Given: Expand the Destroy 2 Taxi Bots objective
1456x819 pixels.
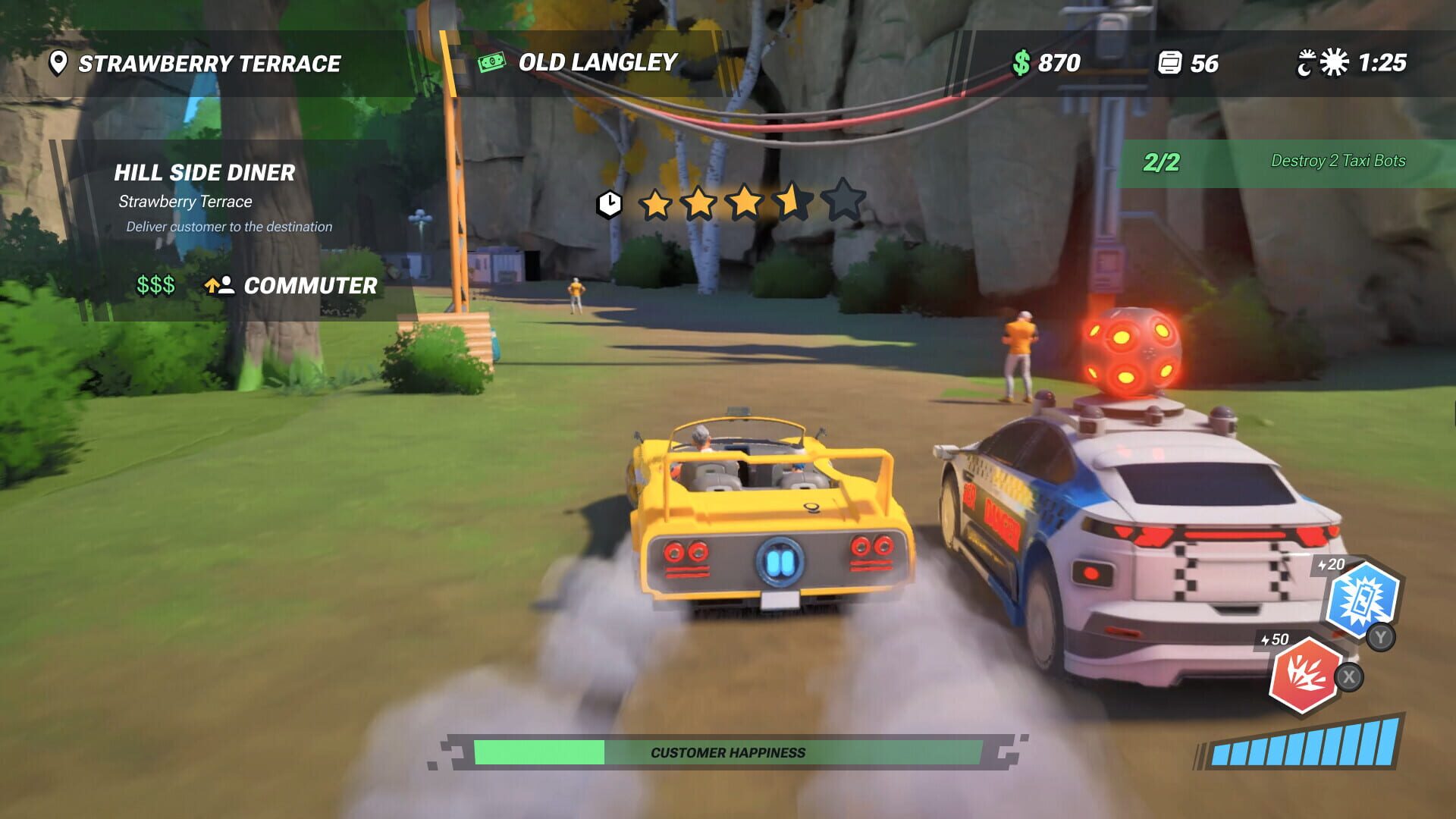Looking at the screenshot, I should 1338,162.
